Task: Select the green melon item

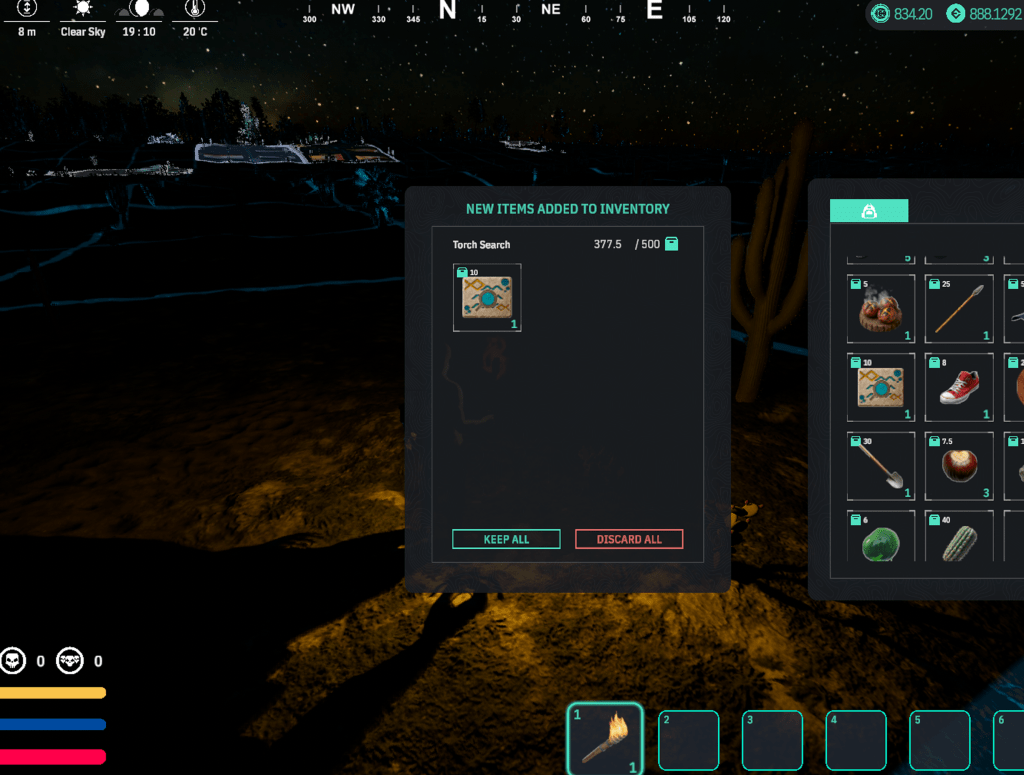Action: (881, 540)
